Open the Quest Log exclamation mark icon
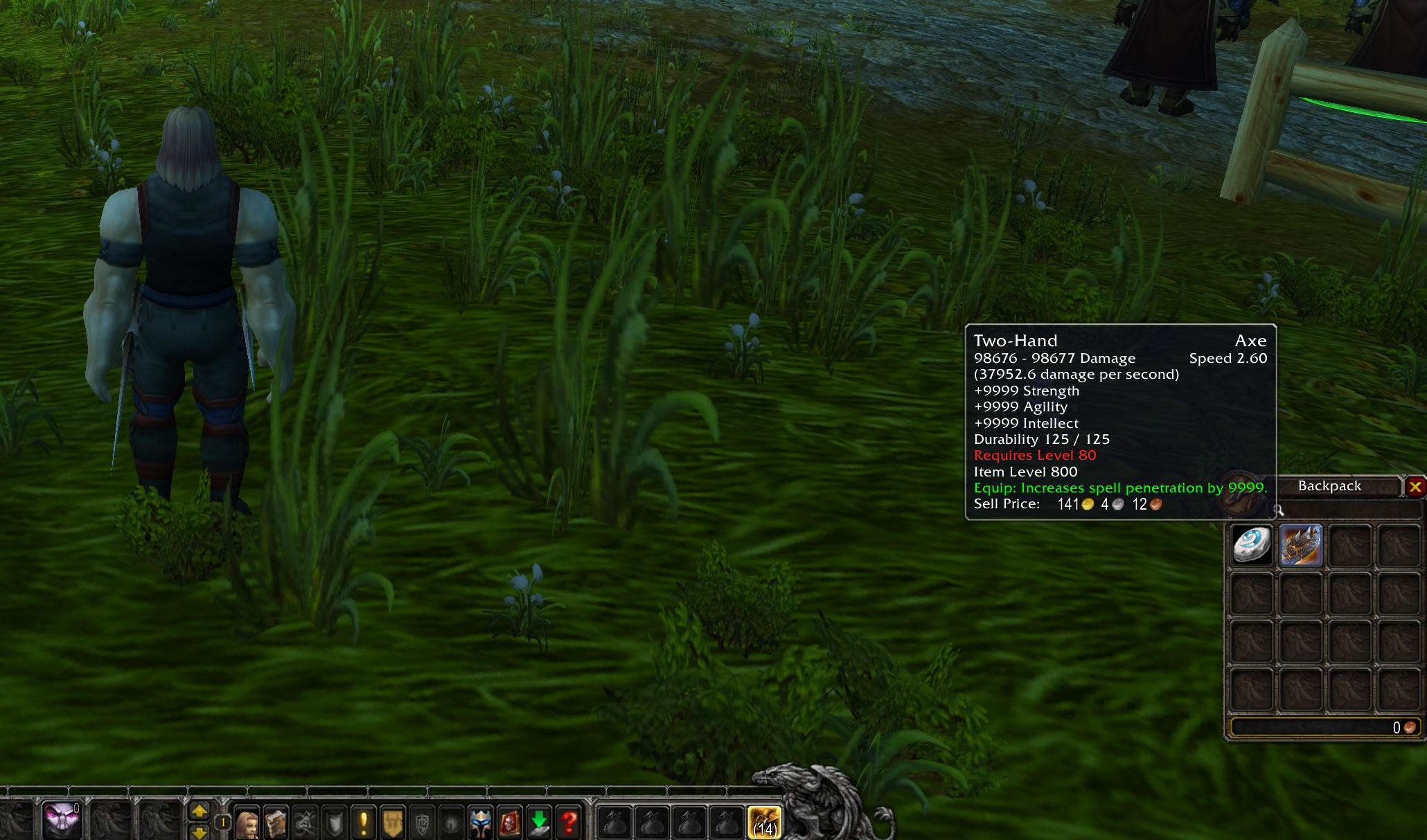Screen dimensions: 1427x840 point(363,821)
